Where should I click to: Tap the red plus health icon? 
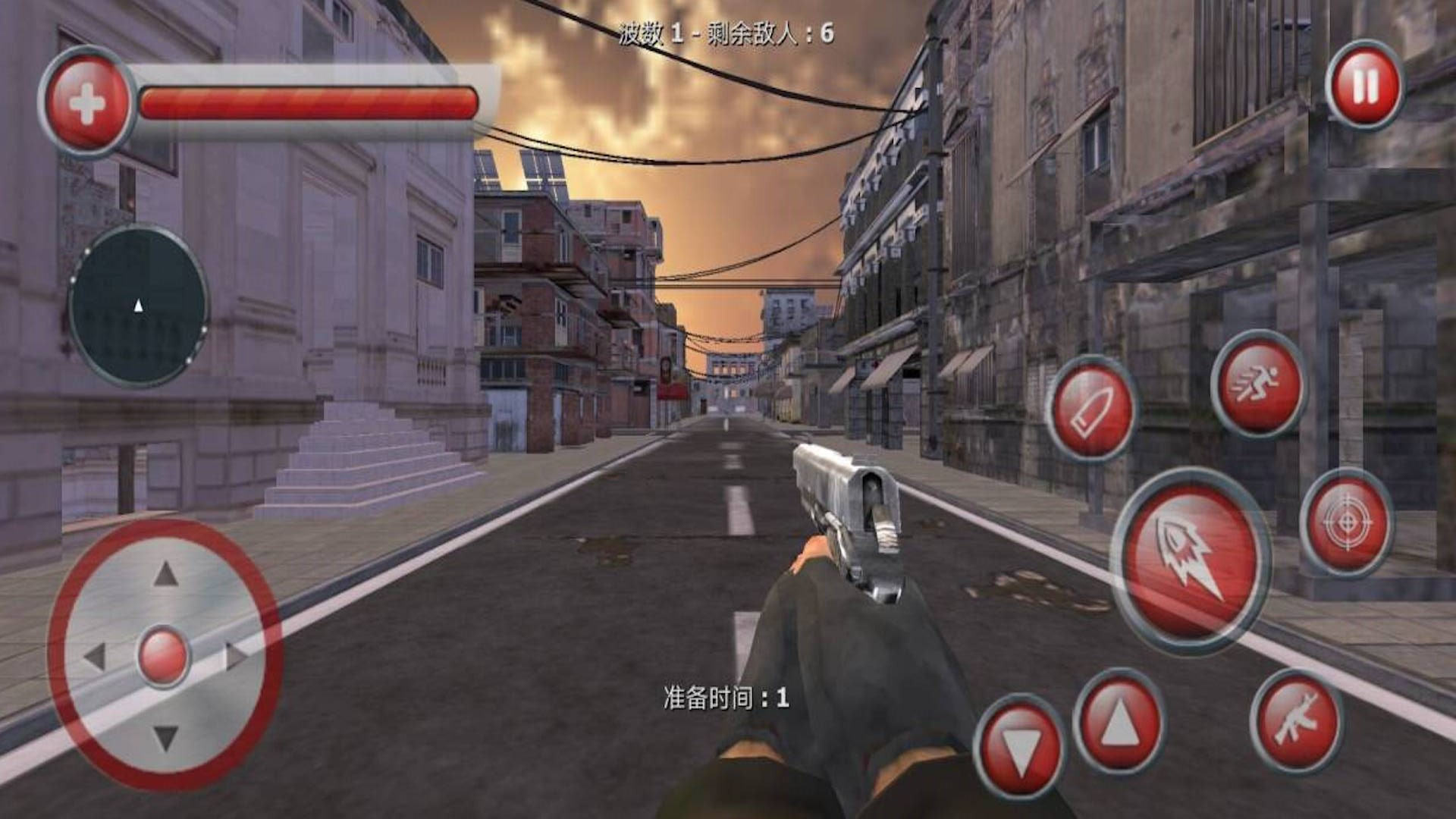(x=86, y=103)
